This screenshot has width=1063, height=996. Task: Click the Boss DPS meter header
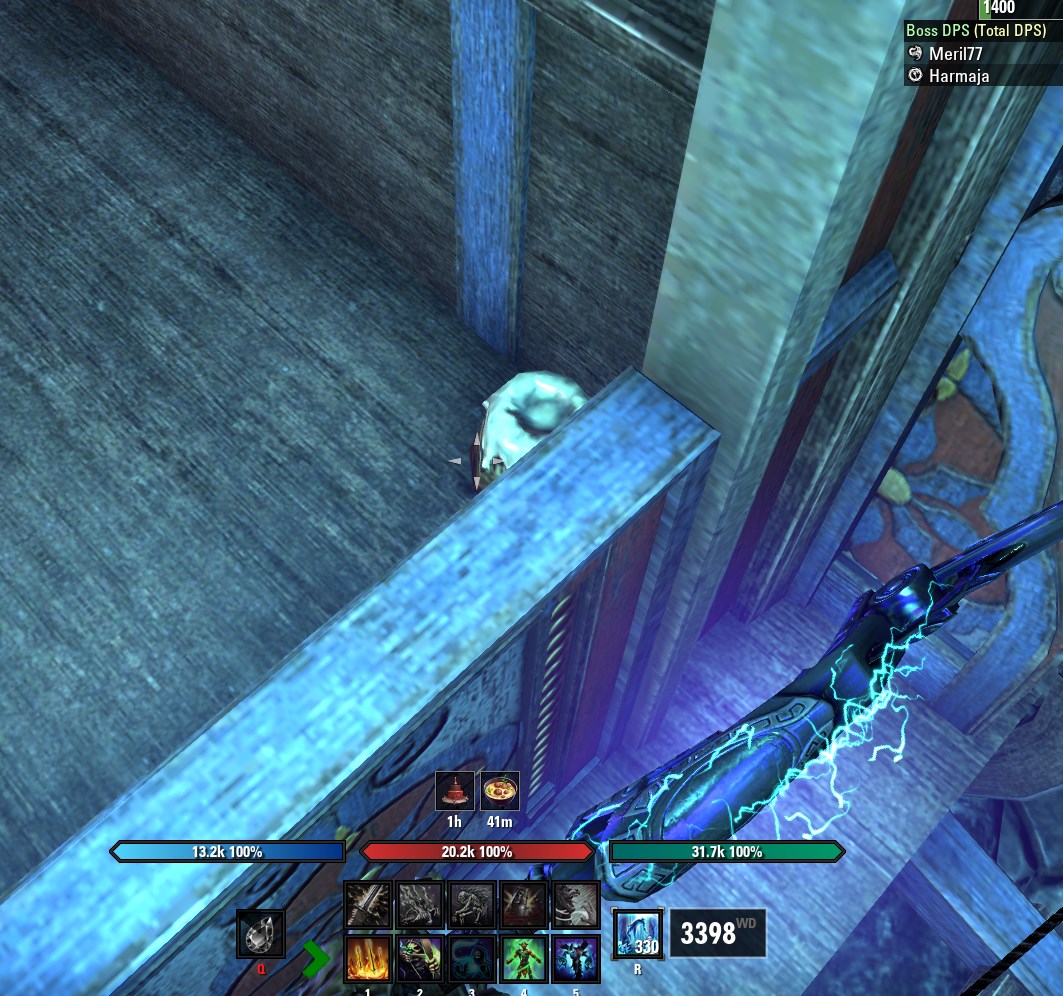(x=975, y=31)
